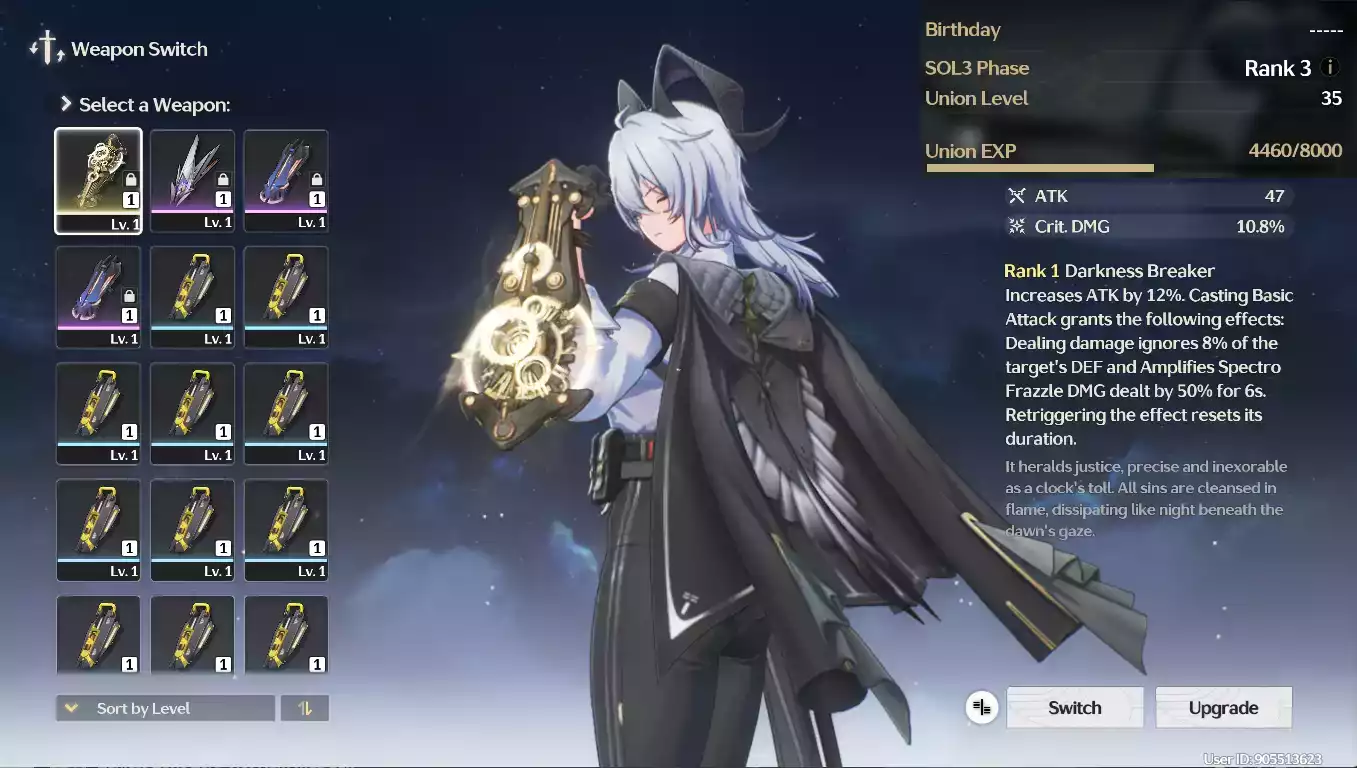Toggle the sort order arrows button
Screen dimensions: 1357x768
(x=305, y=708)
